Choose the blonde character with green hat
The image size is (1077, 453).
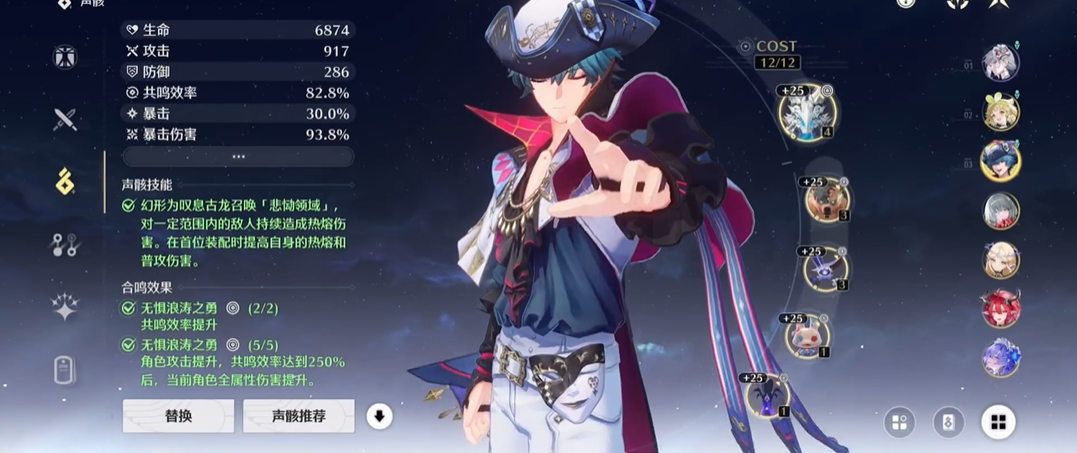(x=1000, y=112)
